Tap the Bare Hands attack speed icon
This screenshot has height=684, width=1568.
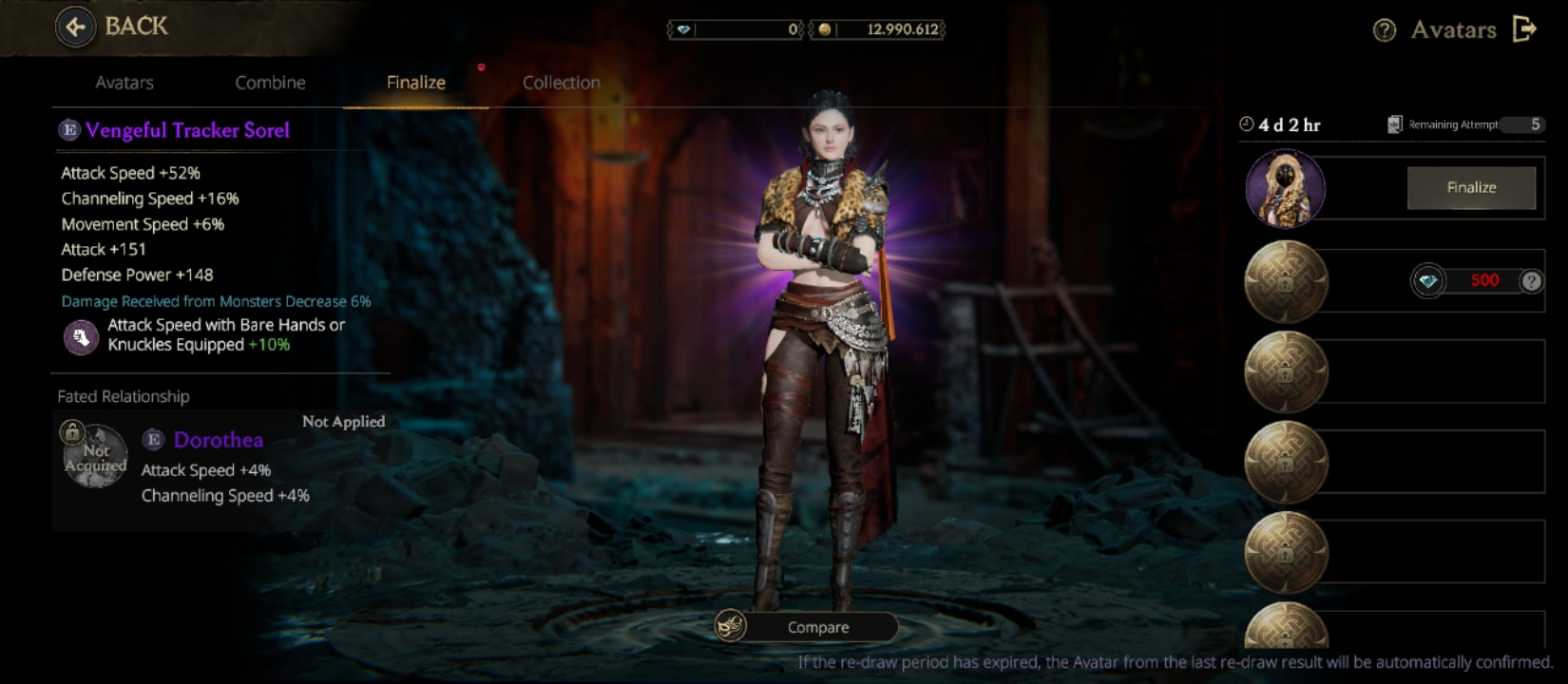[81, 336]
